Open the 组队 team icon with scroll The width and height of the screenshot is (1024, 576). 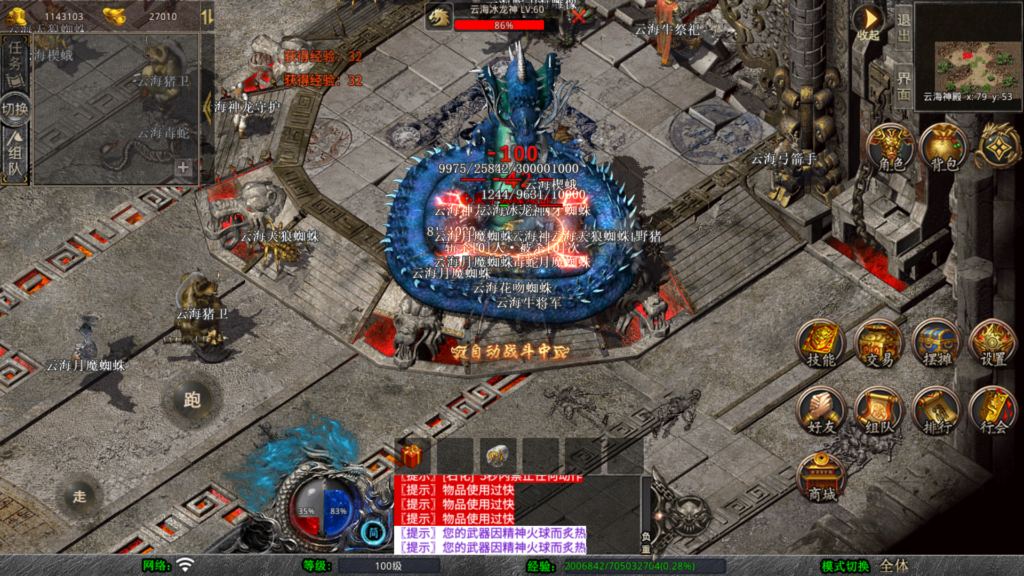click(879, 410)
